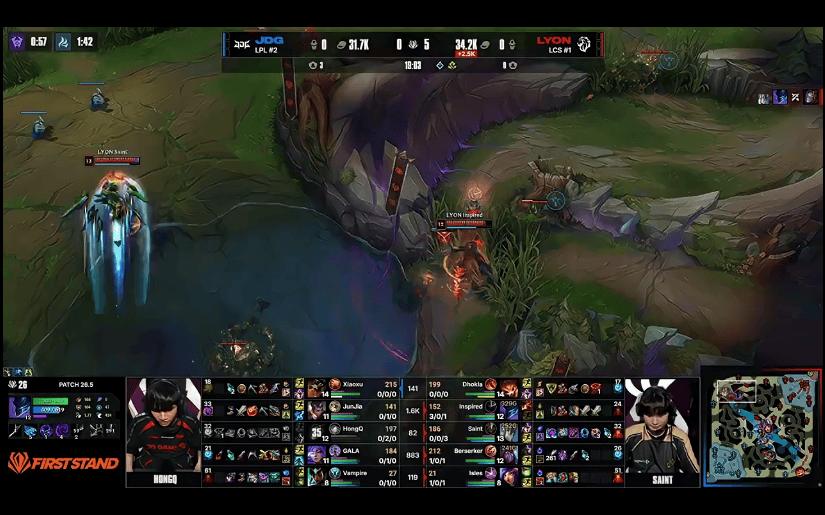
Task: Select Xiaoxu's row on the scoreboard
Action: pos(352,387)
